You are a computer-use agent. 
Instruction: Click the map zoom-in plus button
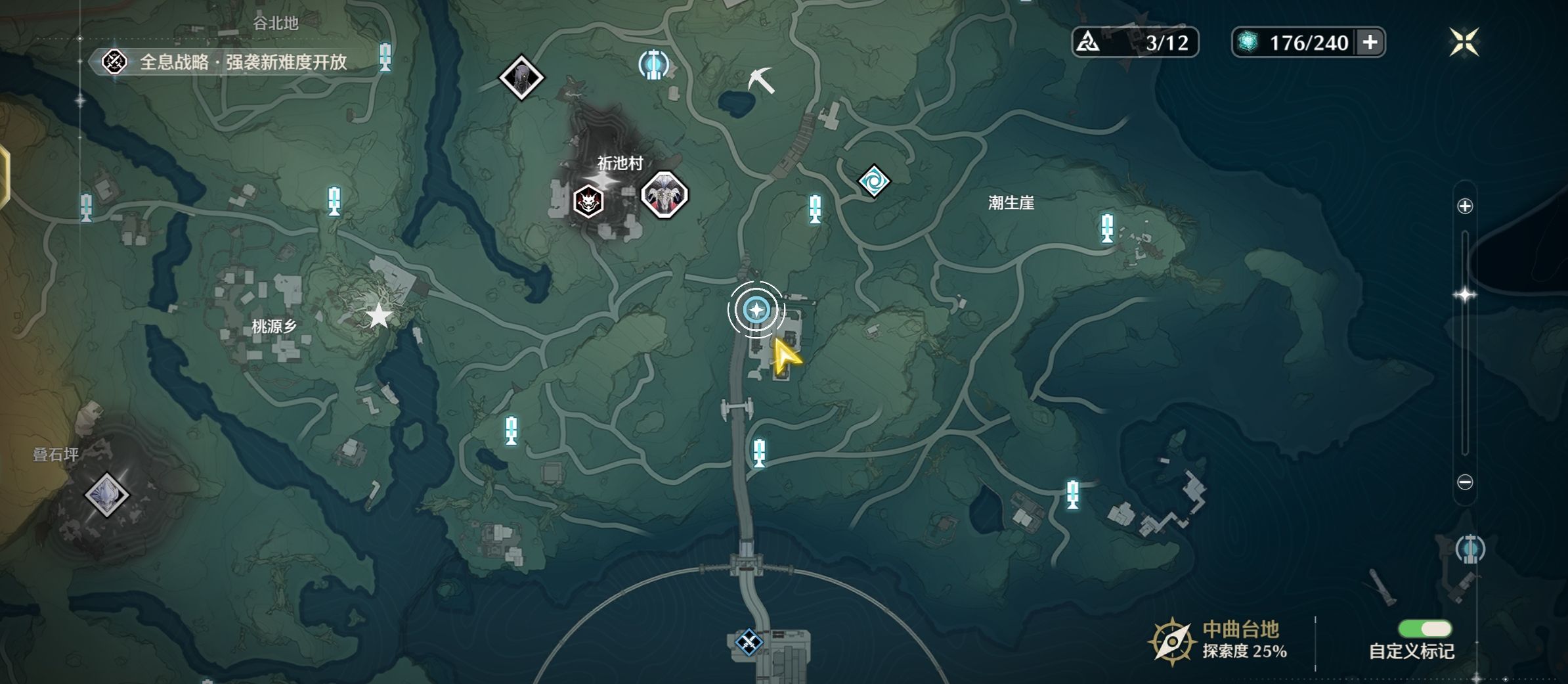pyautogui.click(x=1465, y=206)
